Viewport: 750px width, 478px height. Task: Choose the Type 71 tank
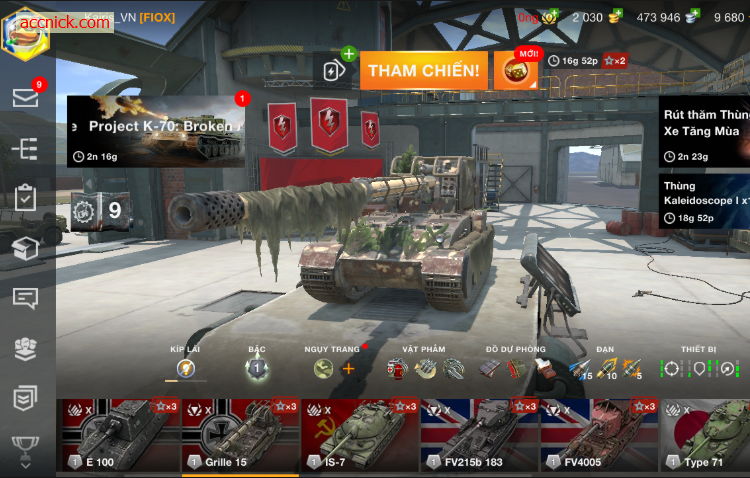[705, 435]
